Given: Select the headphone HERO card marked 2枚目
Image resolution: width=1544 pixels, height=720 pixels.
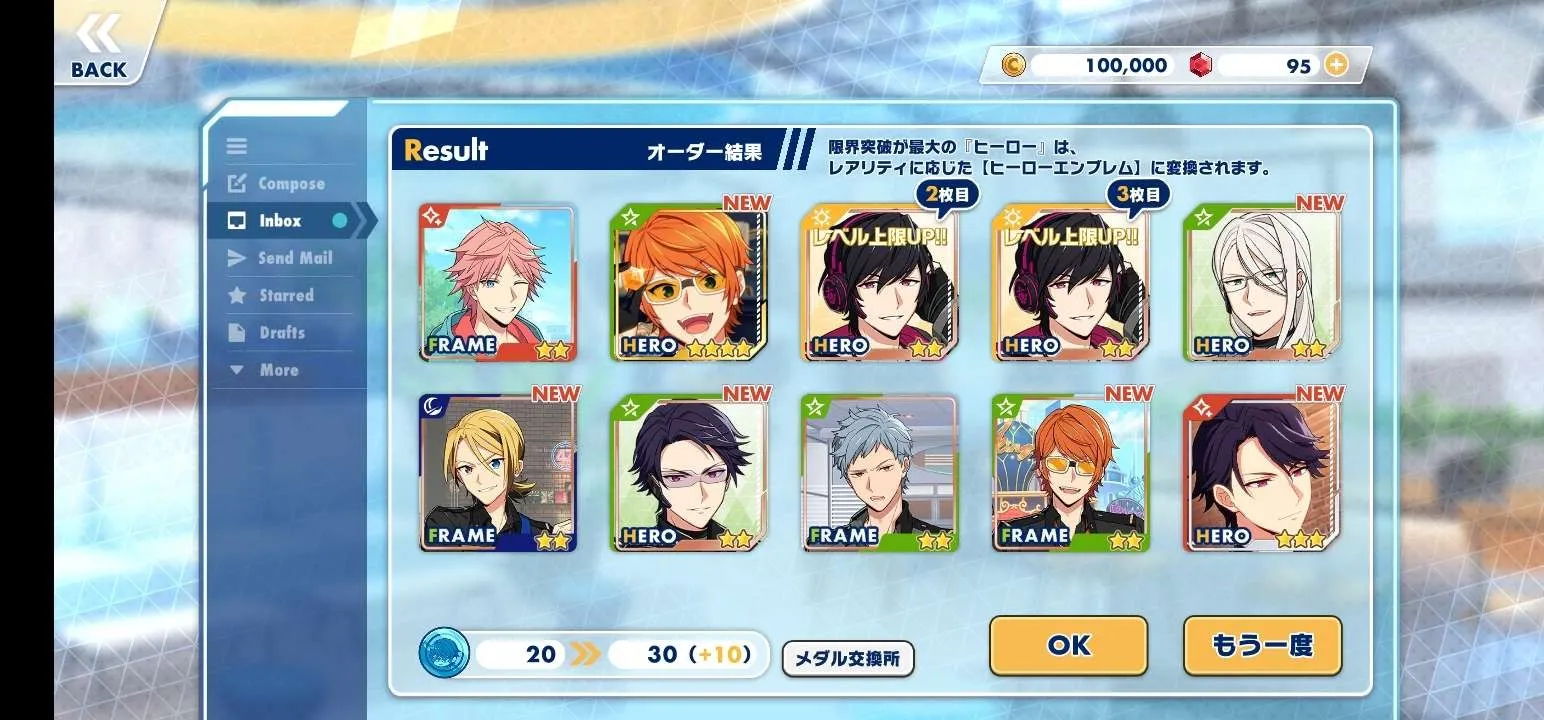Looking at the screenshot, I should [879, 282].
